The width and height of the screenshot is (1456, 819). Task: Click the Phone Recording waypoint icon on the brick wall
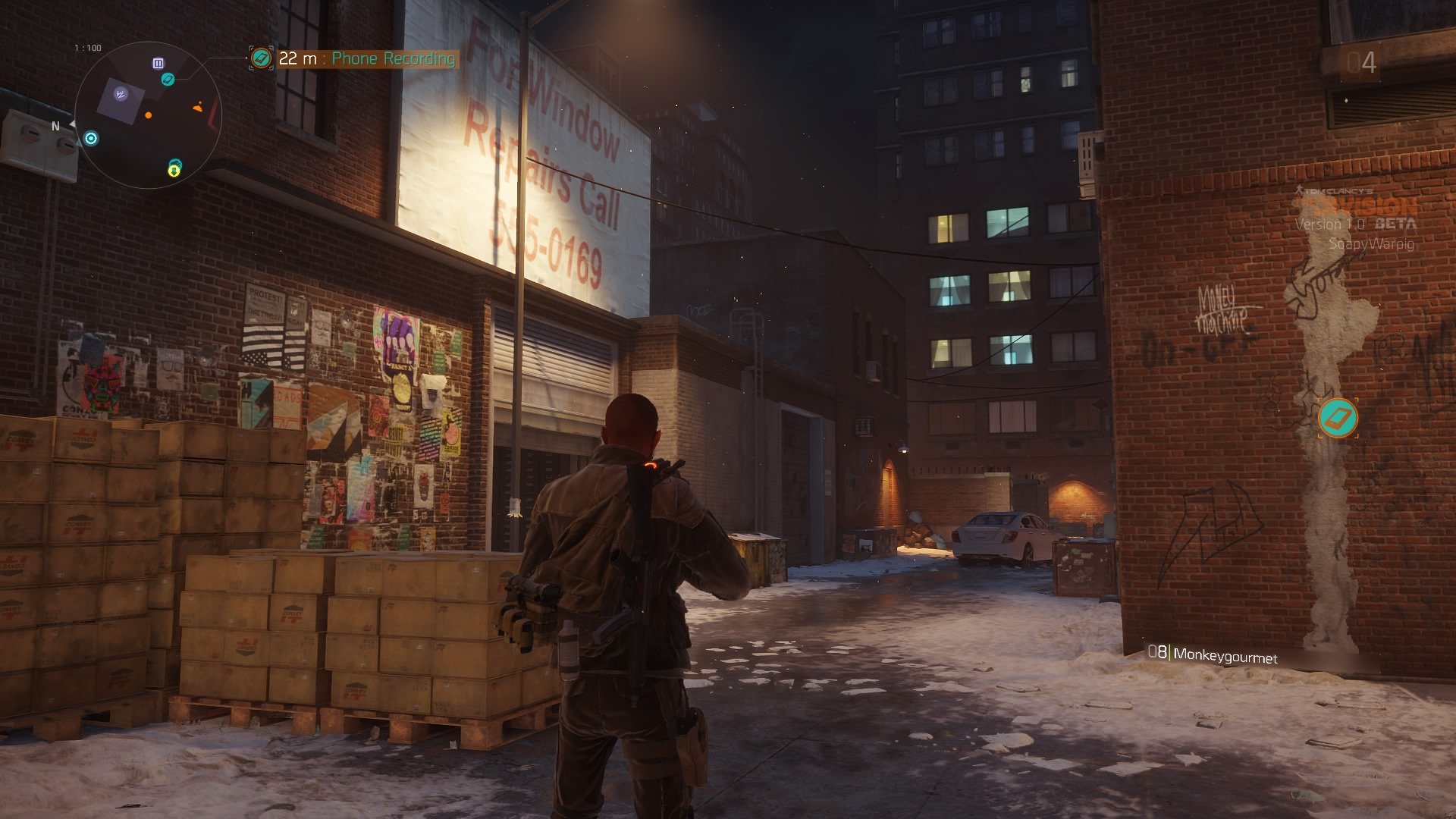[x=1337, y=419]
